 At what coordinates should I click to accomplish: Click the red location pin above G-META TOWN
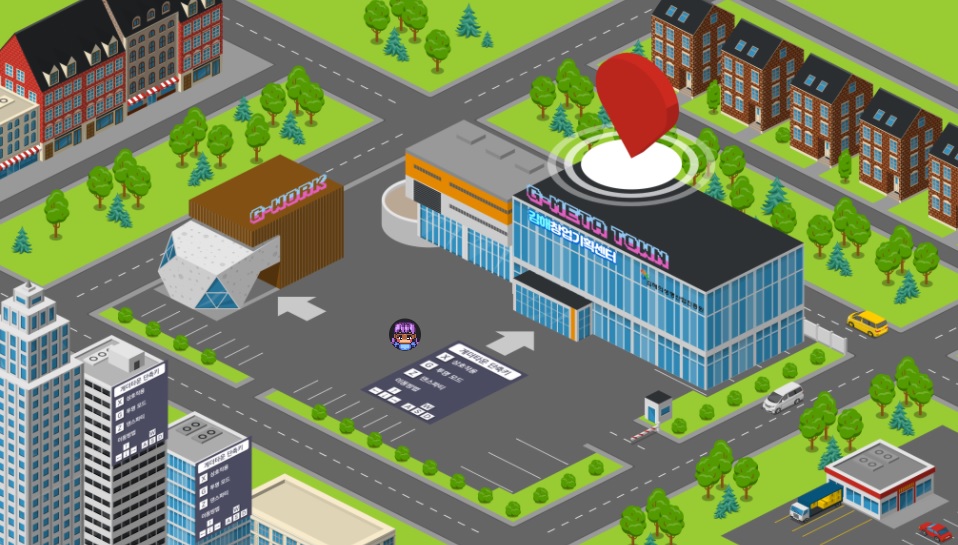click(x=636, y=99)
